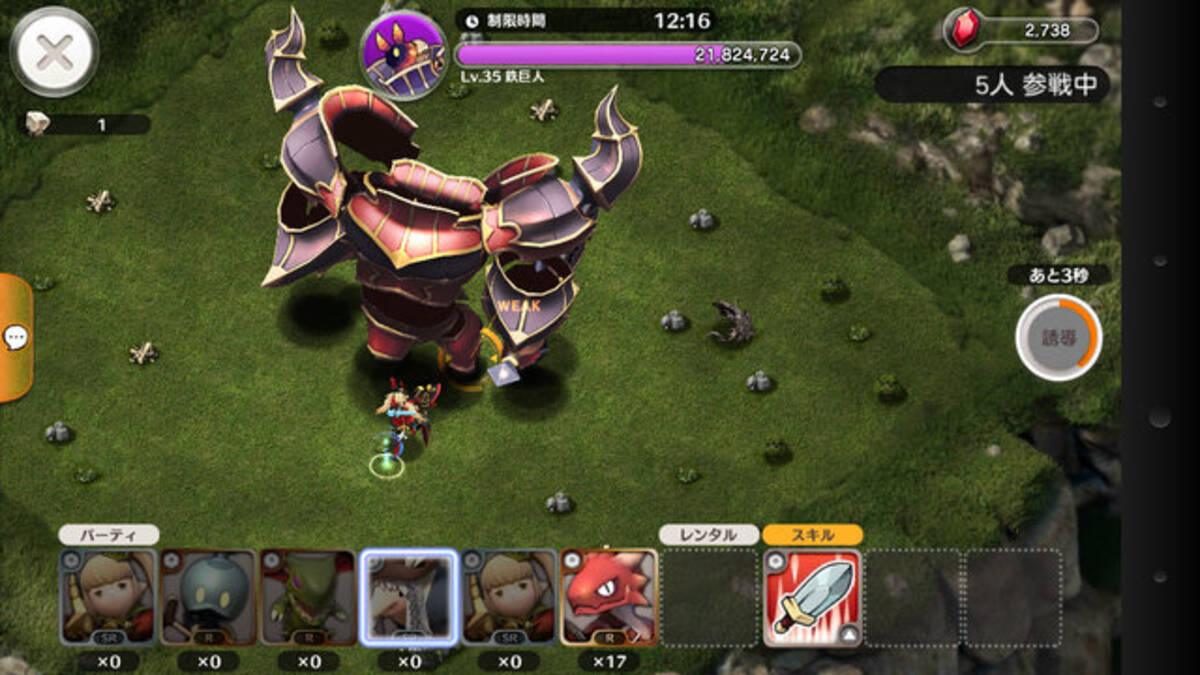
Task: Choose the black bomb party member
Action: click(209, 597)
